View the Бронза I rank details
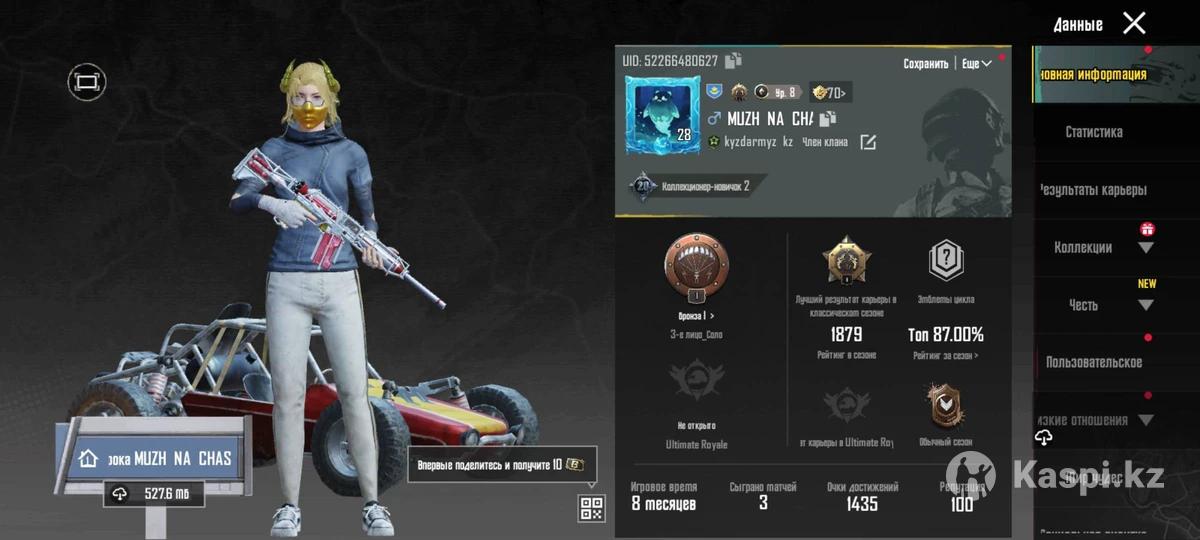Image resolution: width=1200 pixels, height=540 pixels. click(x=696, y=316)
